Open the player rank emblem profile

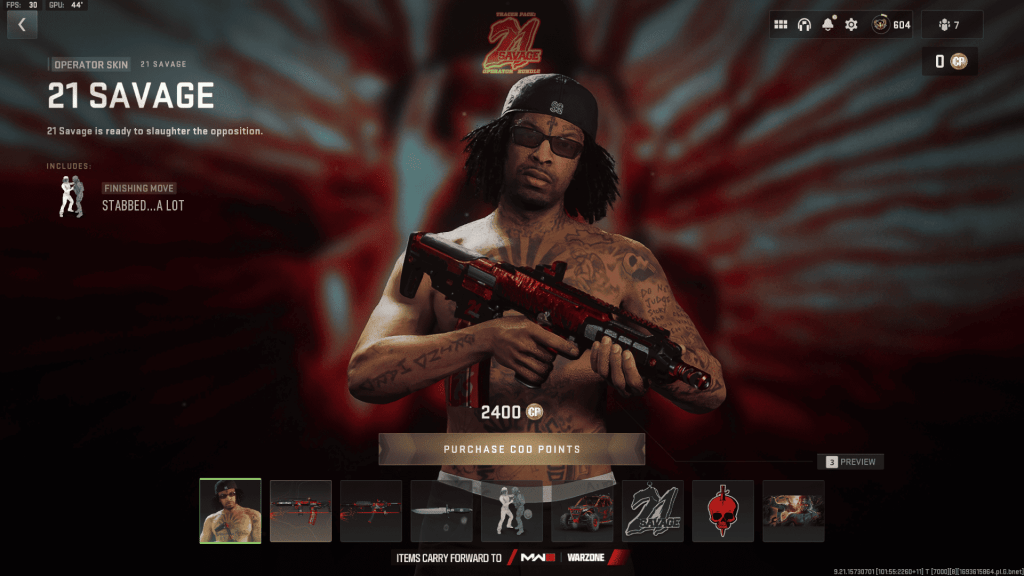pyautogui.click(x=890, y=25)
